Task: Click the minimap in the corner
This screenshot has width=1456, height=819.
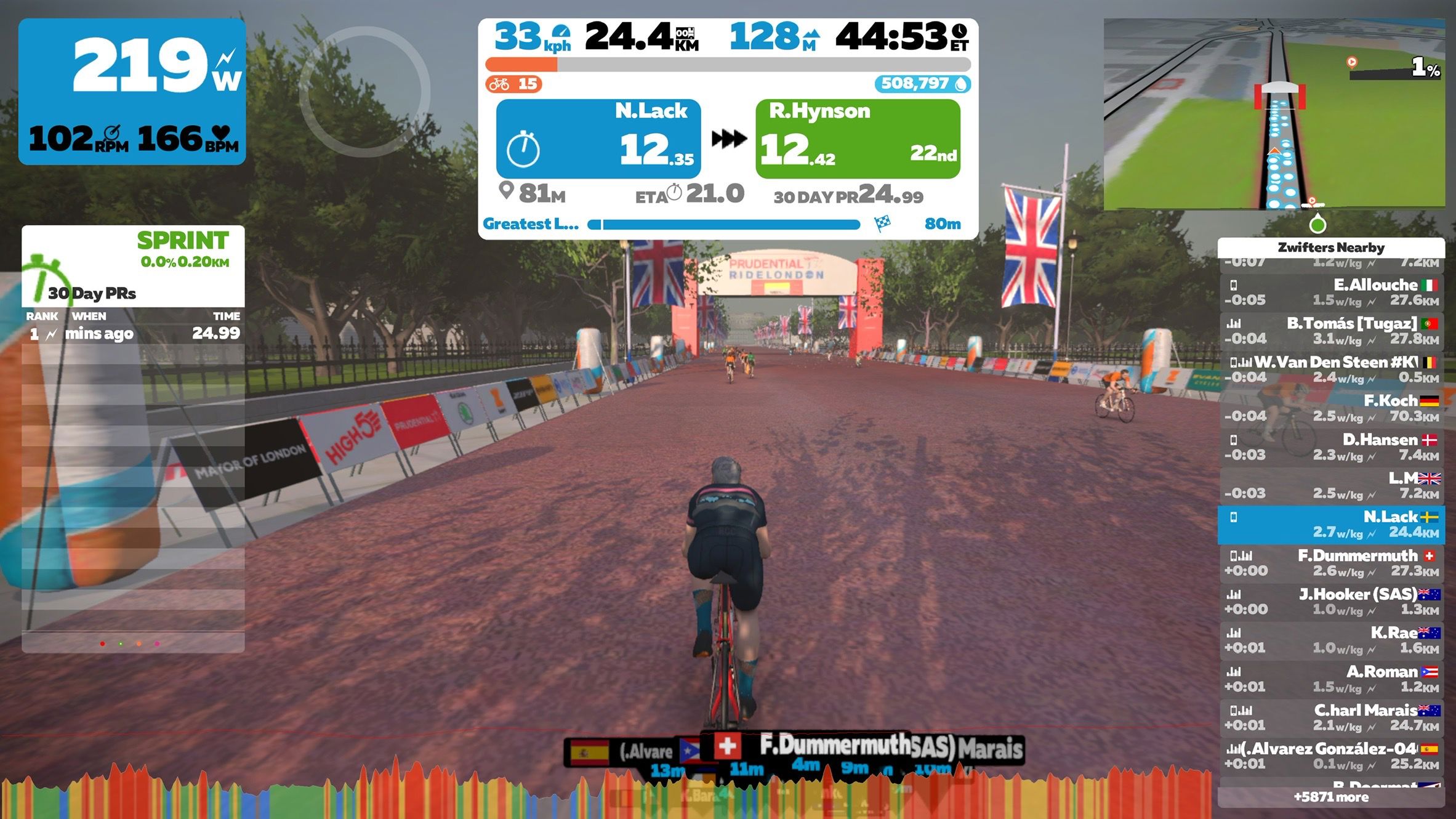Action: pos(1274,114)
